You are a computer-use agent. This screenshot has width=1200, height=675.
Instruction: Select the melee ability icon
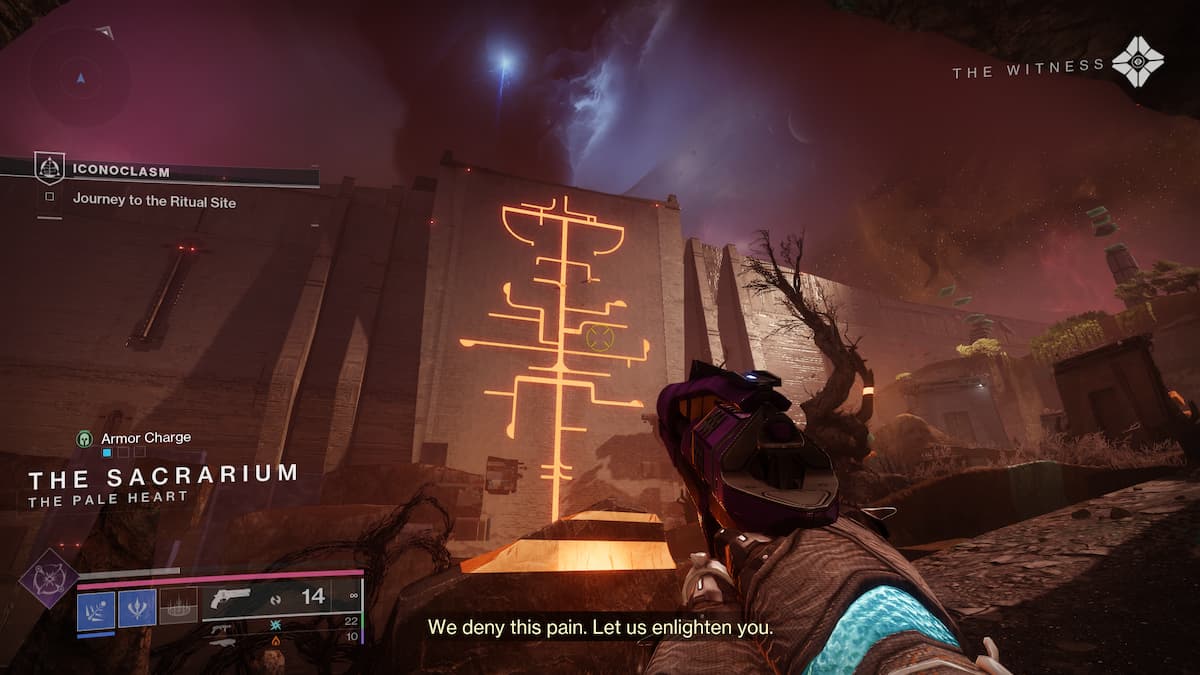pos(137,607)
